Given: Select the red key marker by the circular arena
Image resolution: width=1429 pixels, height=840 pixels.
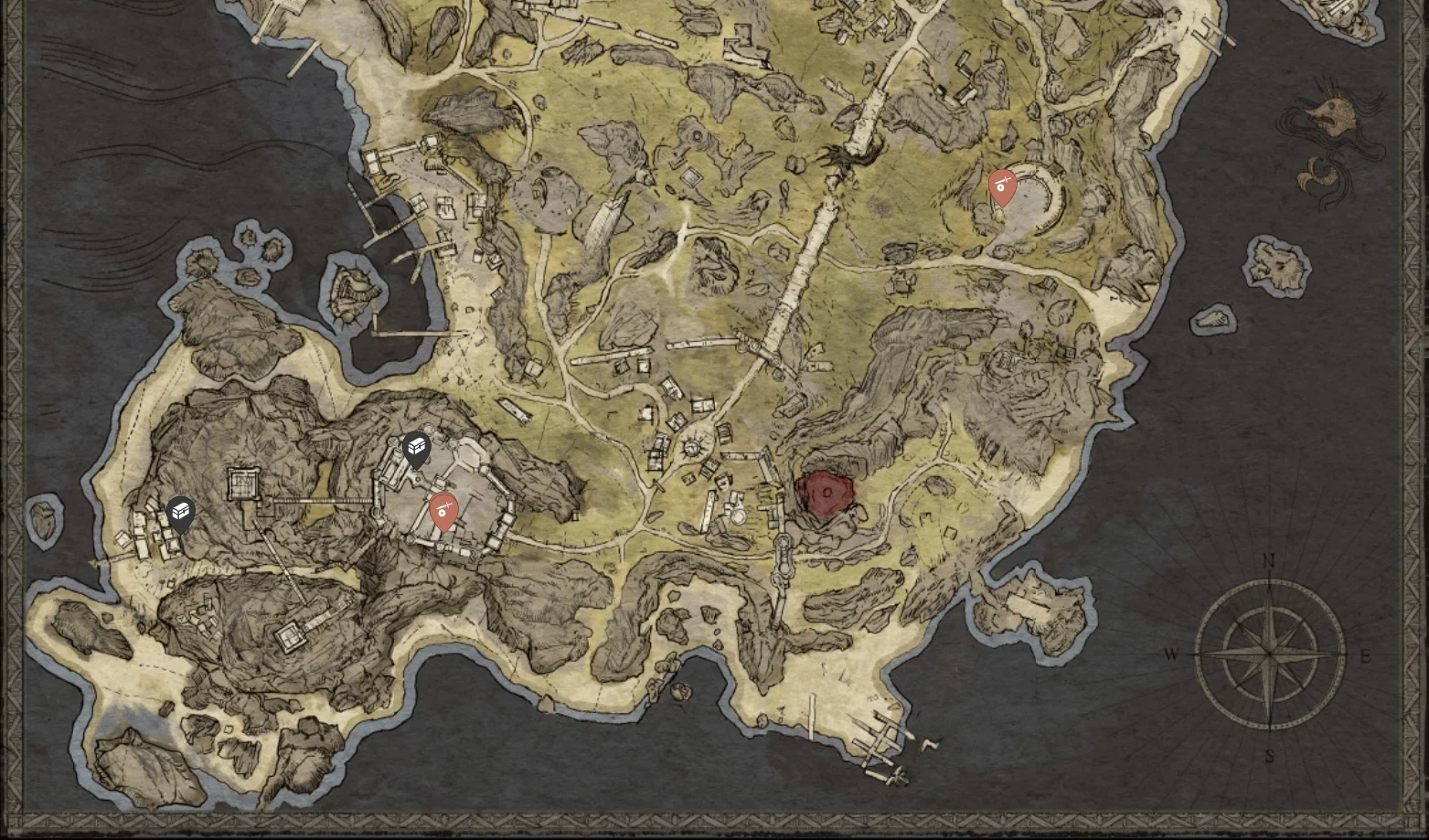Looking at the screenshot, I should coord(1003,186).
